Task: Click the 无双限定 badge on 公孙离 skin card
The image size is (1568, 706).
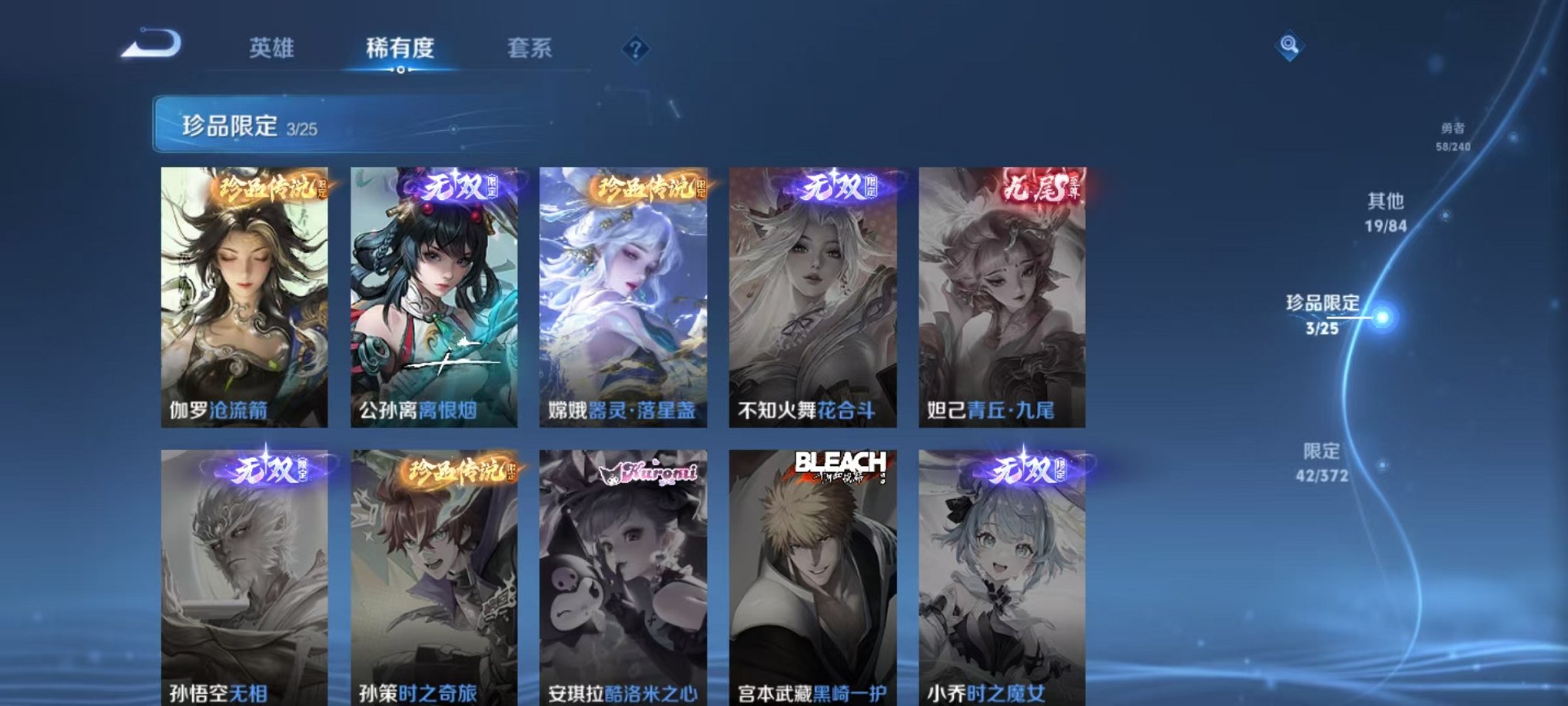Action: 457,185
